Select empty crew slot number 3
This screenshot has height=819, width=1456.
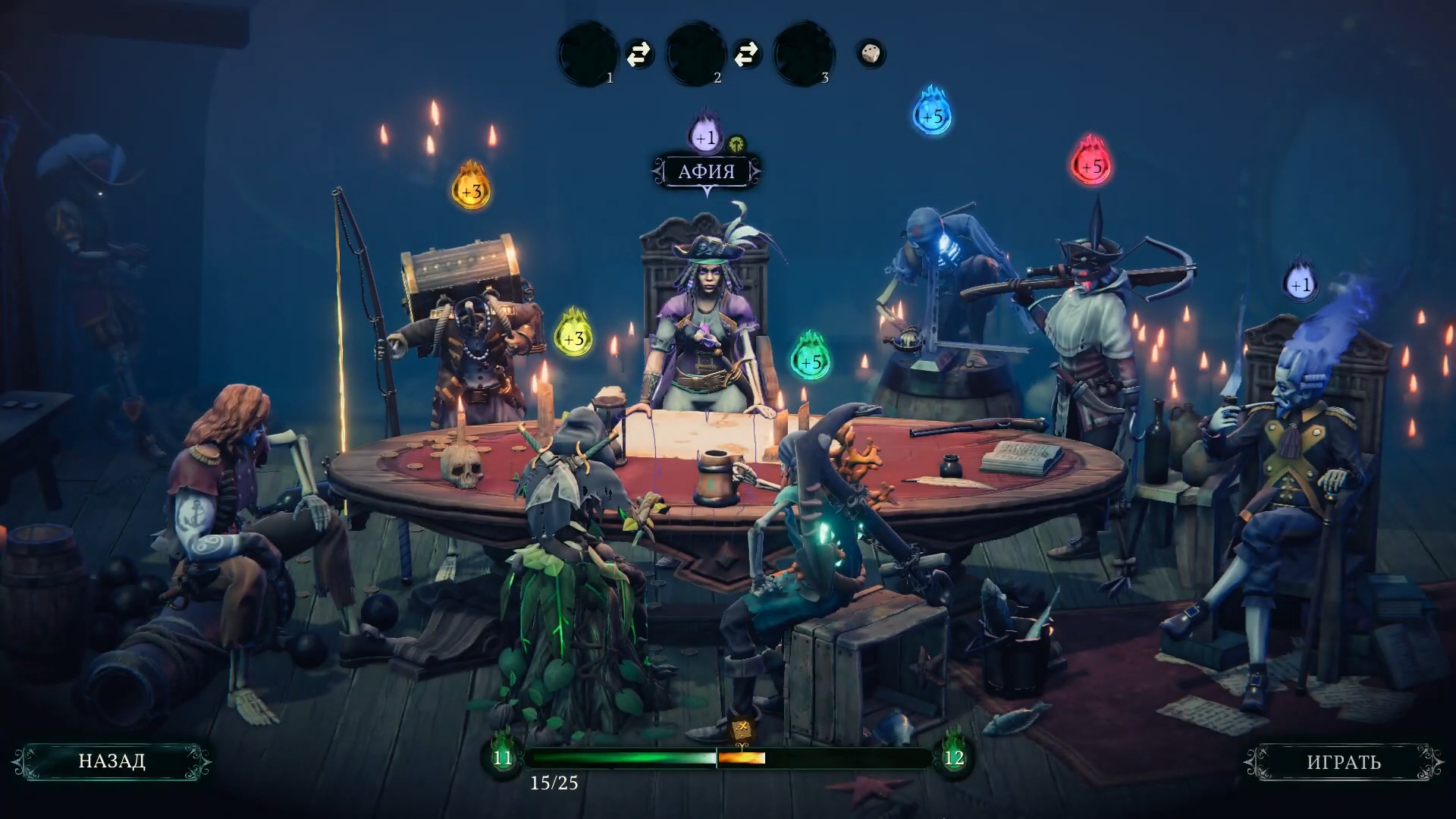click(x=804, y=55)
